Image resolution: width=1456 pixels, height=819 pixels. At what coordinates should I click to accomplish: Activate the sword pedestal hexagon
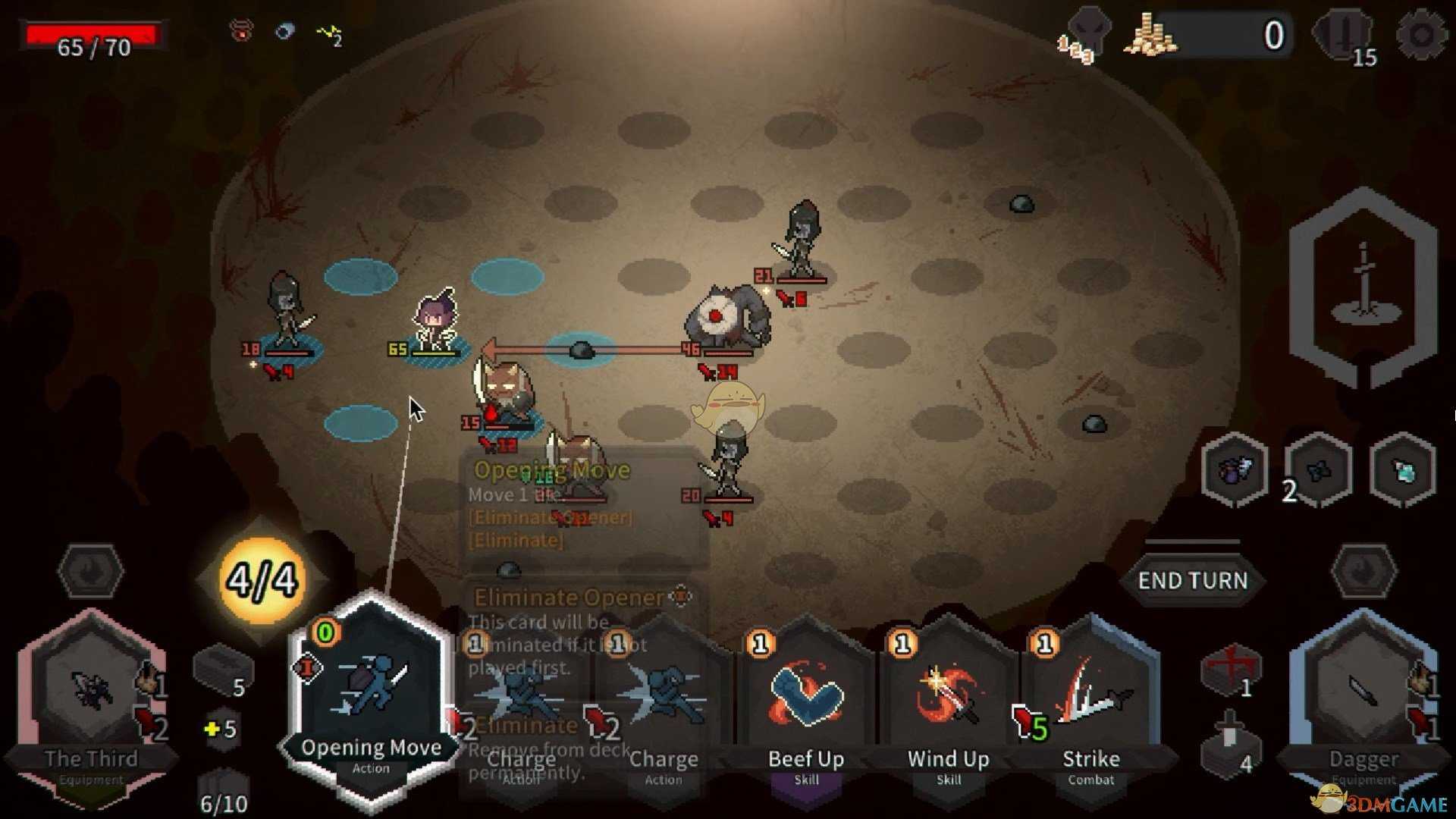click(1363, 287)
